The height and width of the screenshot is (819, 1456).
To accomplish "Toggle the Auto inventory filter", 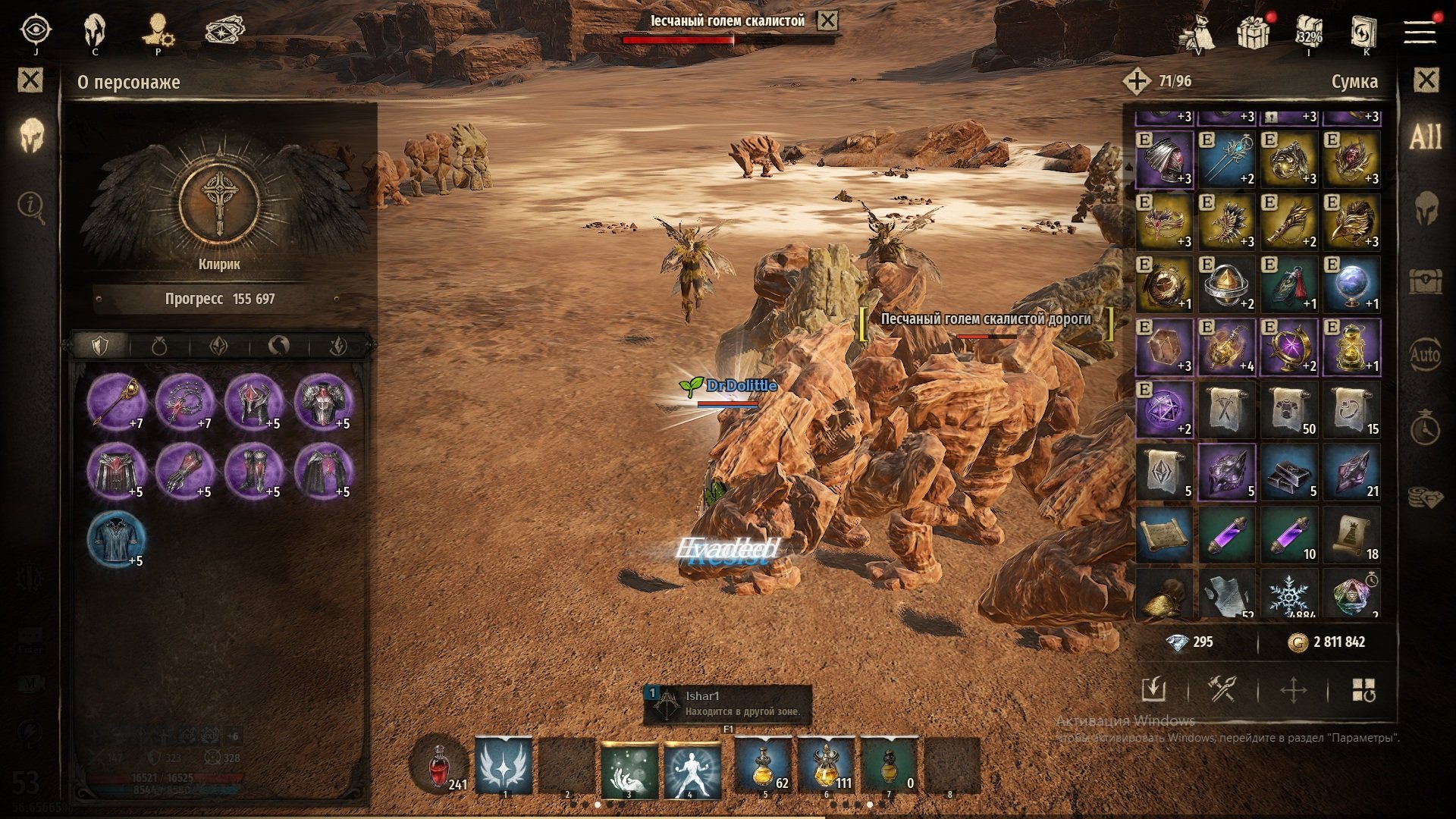I will pyautogui.click(x=1425, y=354).
